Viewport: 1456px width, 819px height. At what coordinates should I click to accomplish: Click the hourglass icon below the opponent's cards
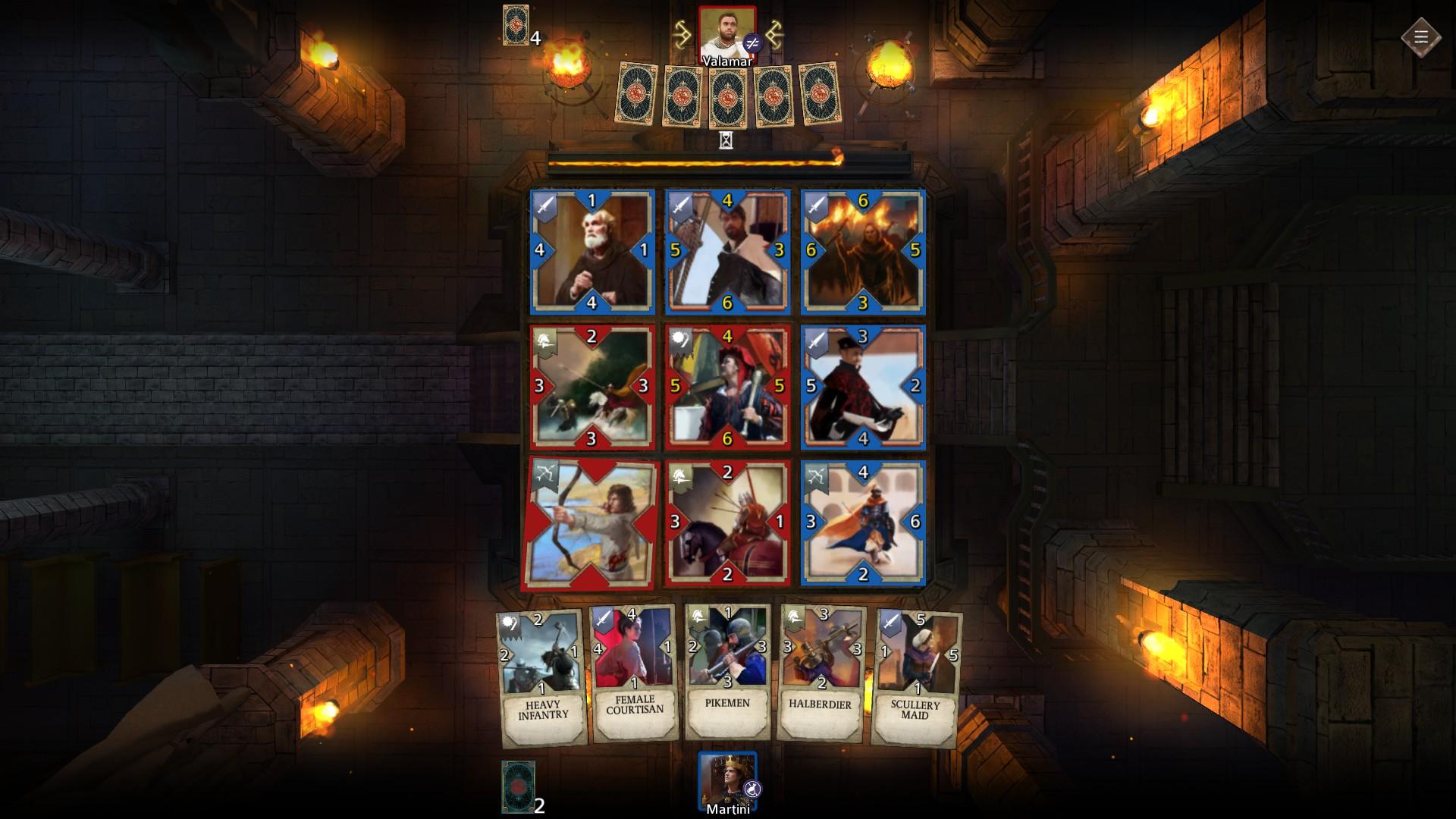726,140
